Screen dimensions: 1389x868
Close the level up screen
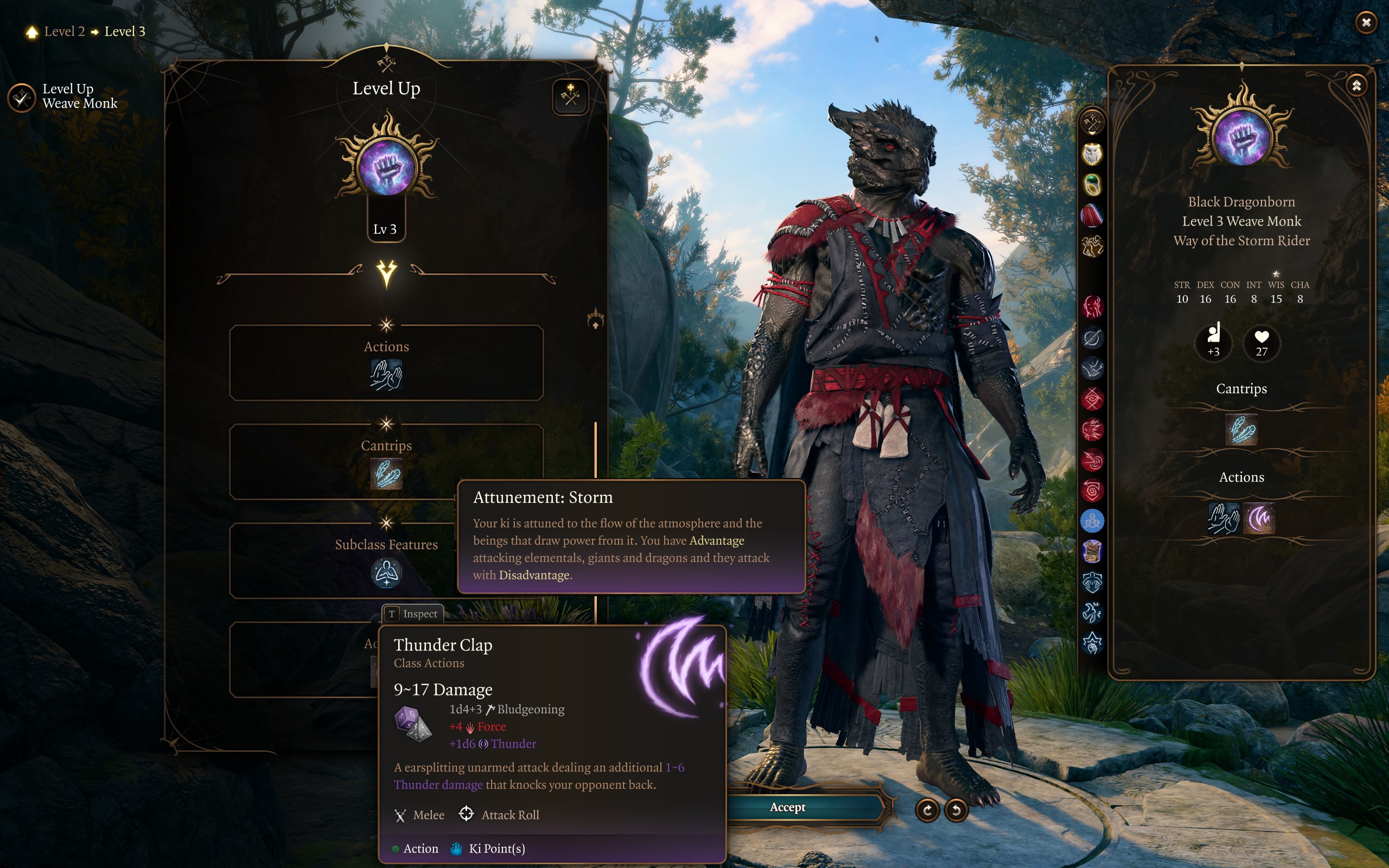click(x=1366, y=22)
